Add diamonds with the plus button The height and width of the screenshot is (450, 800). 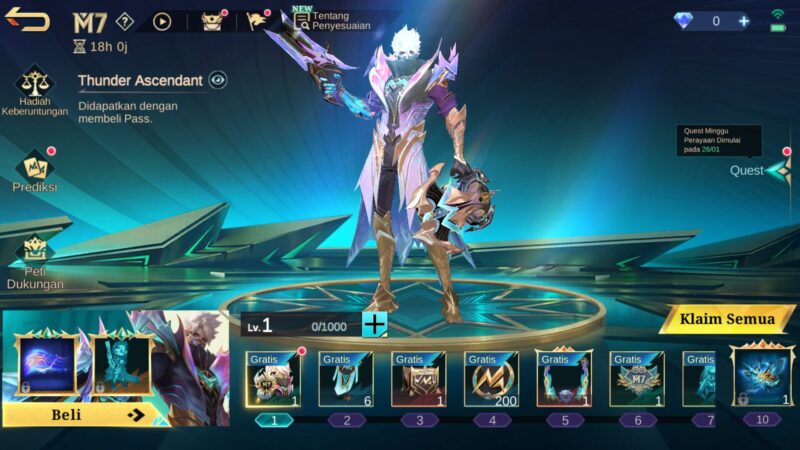(x=743, y=21)
